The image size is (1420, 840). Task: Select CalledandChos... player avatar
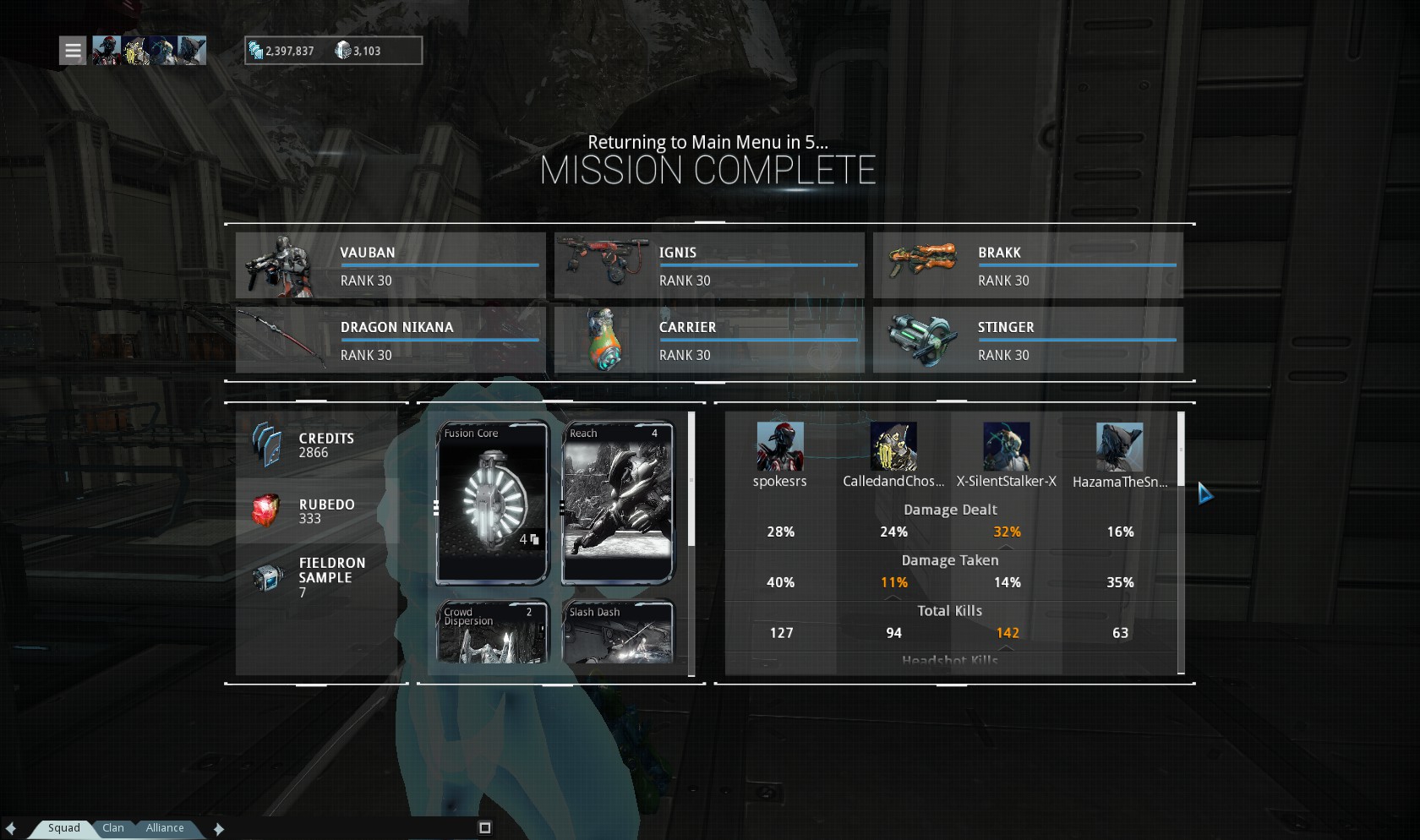pyautogui.click(x=893, y=446)
